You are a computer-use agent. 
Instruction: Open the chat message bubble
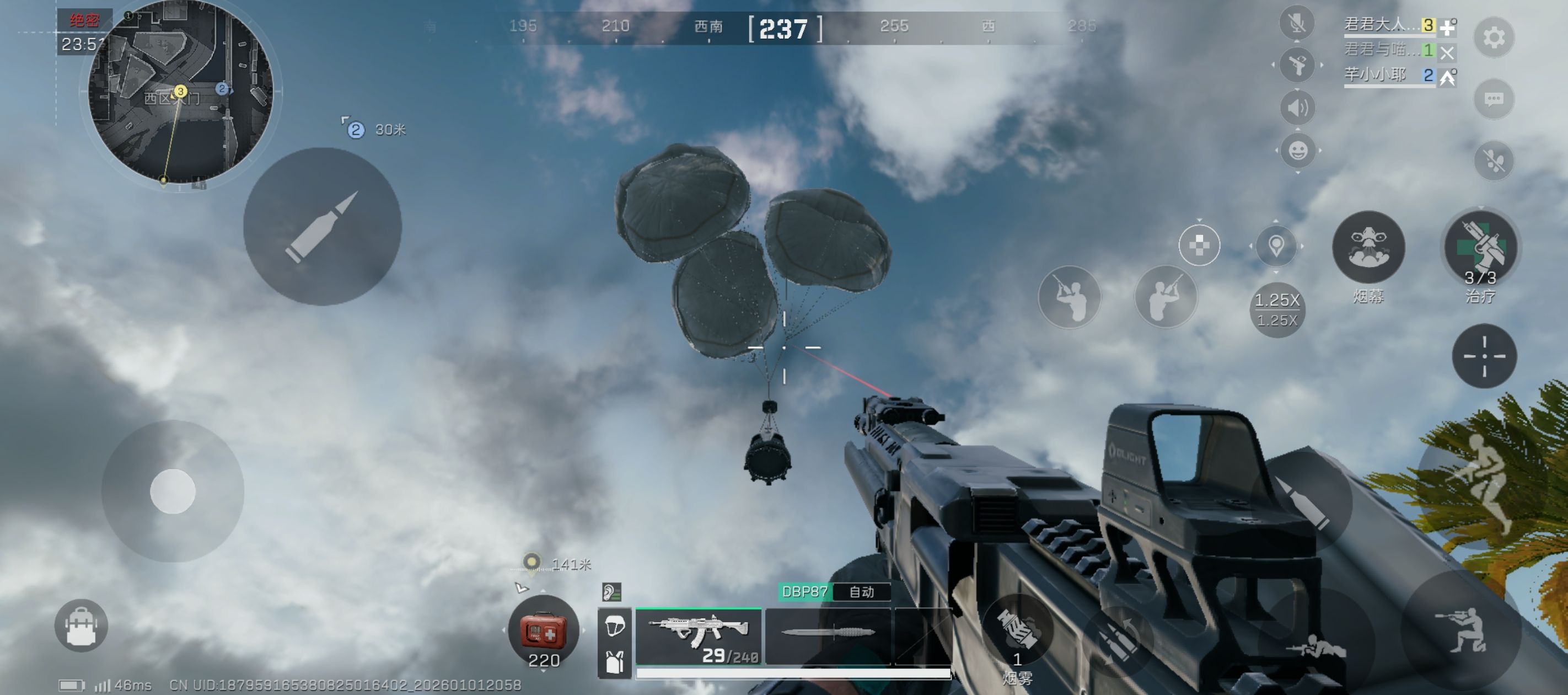pos(1494,99)
